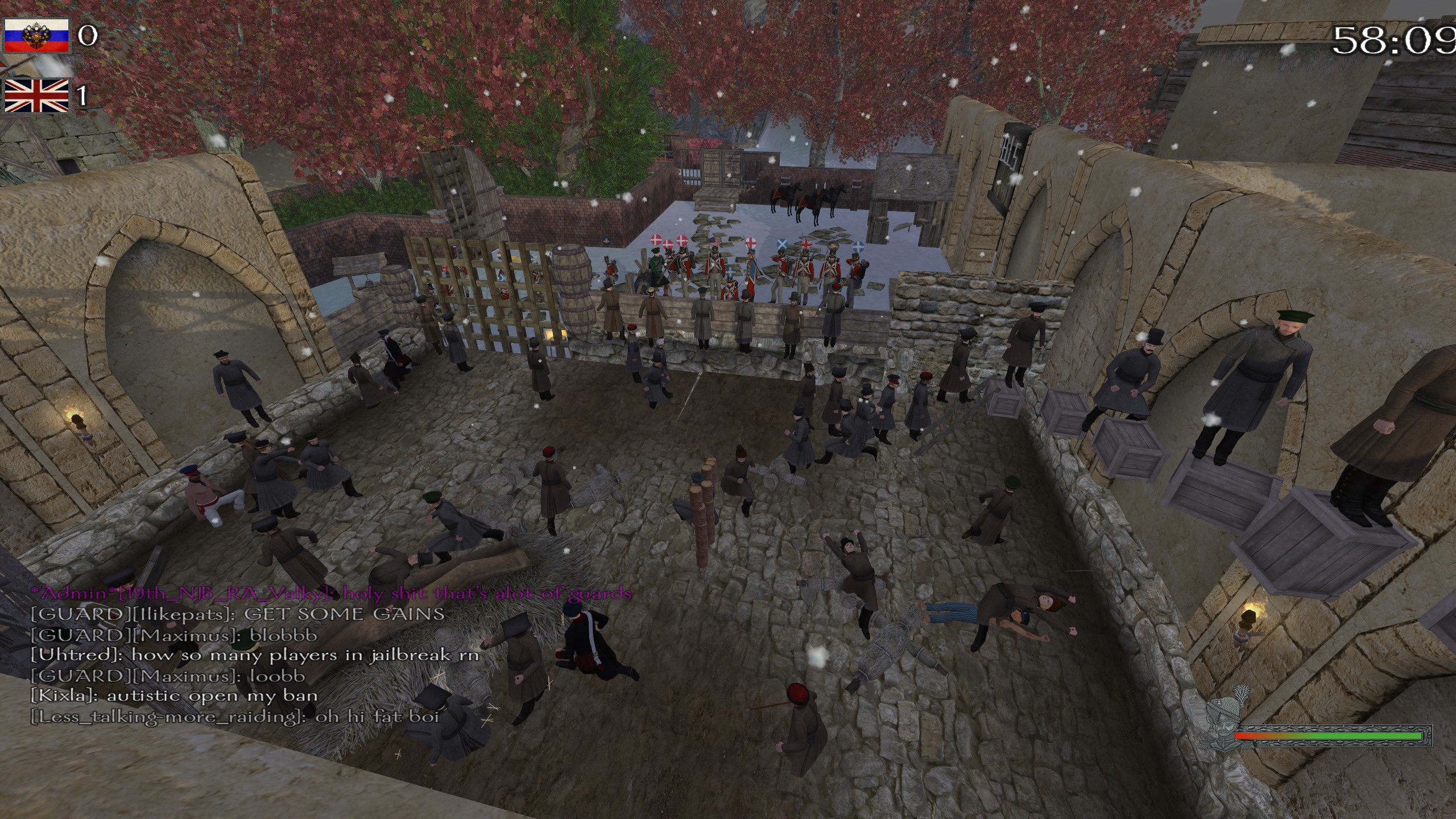
Task: Click the Union Jack team flag
Action: 37,95
